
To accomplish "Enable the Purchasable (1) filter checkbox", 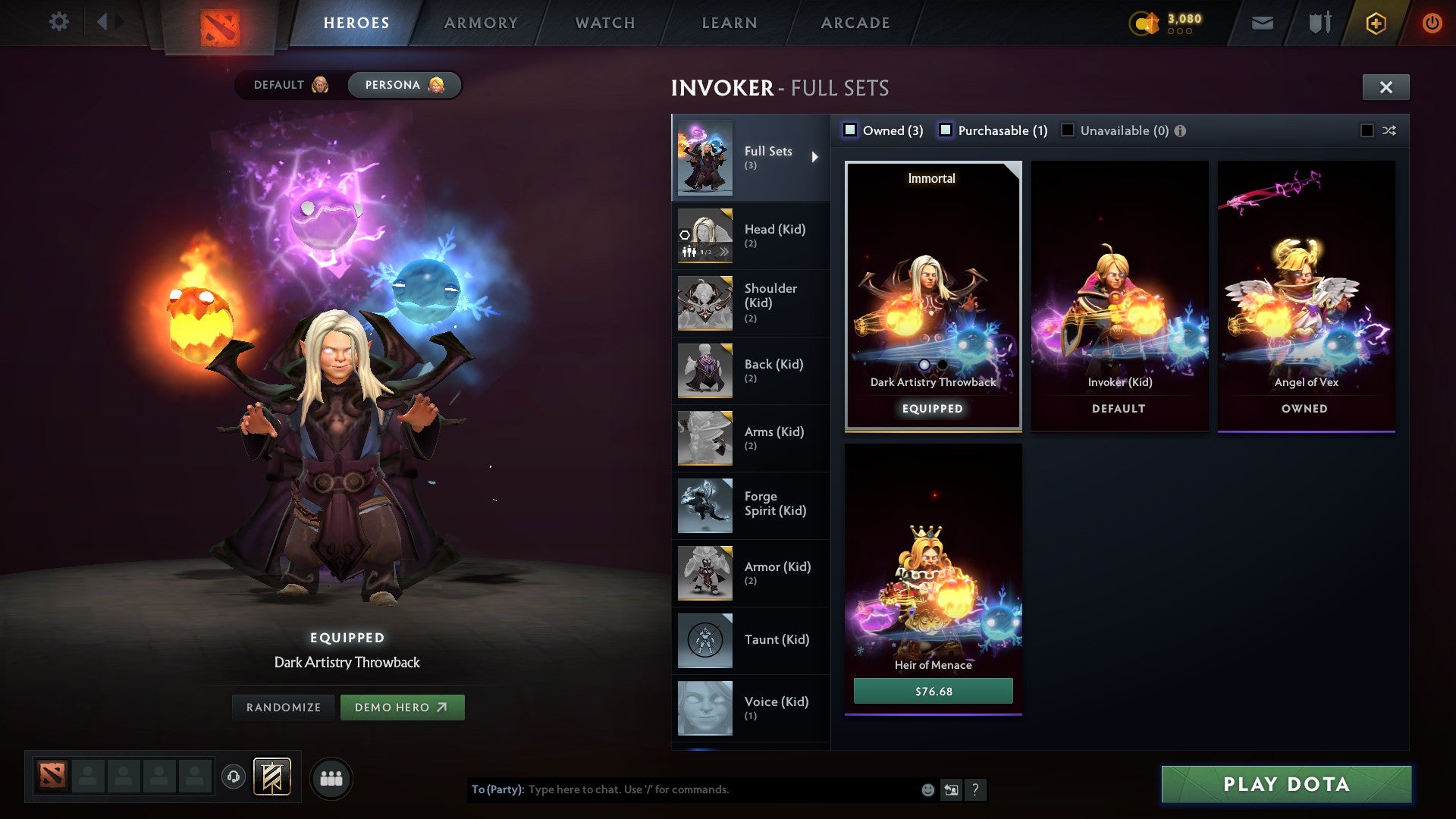I will pos(946,130).
